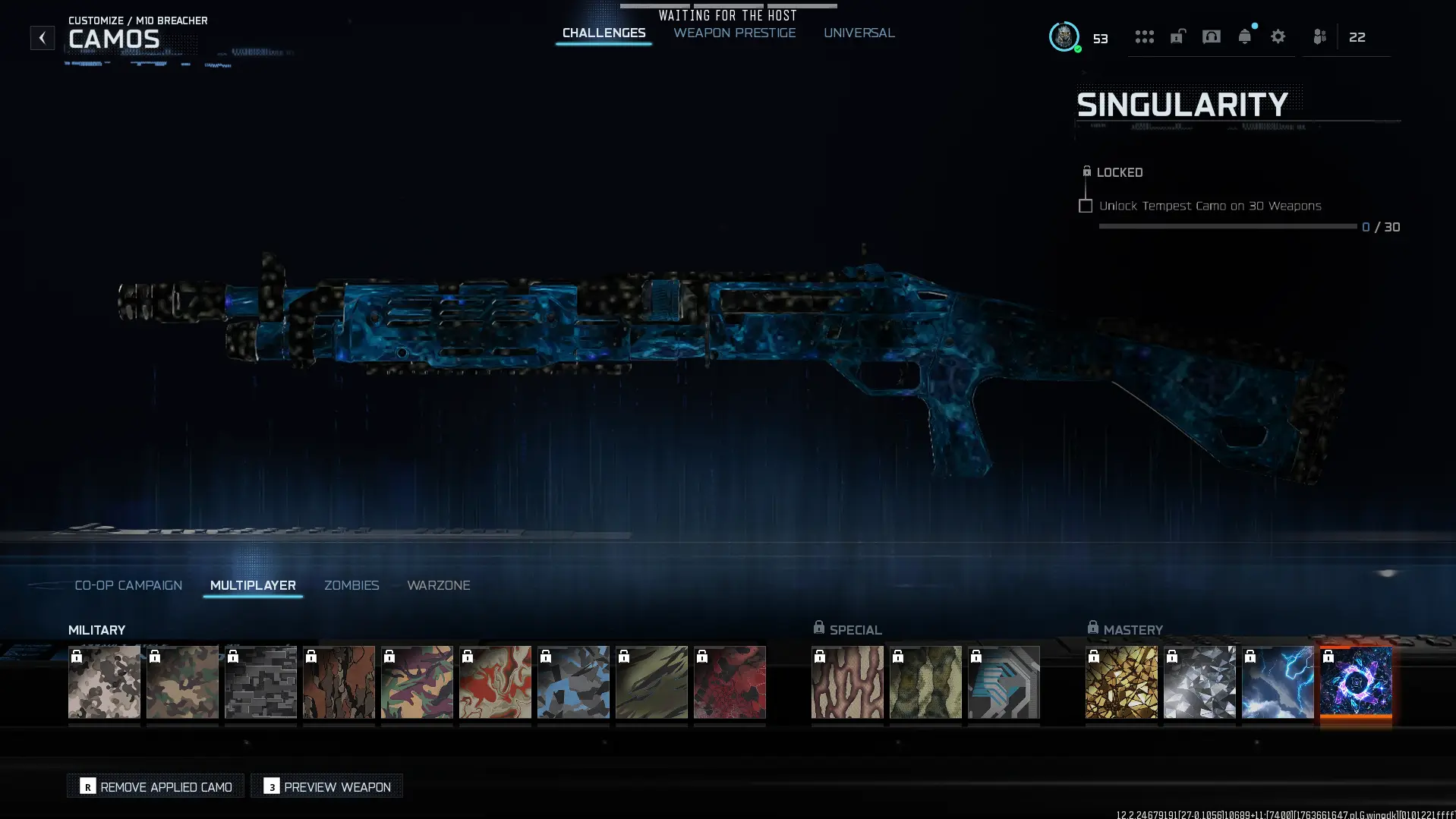
Task: Click the unlocked padlock icon in the top bar
Action: [1177, 36]
